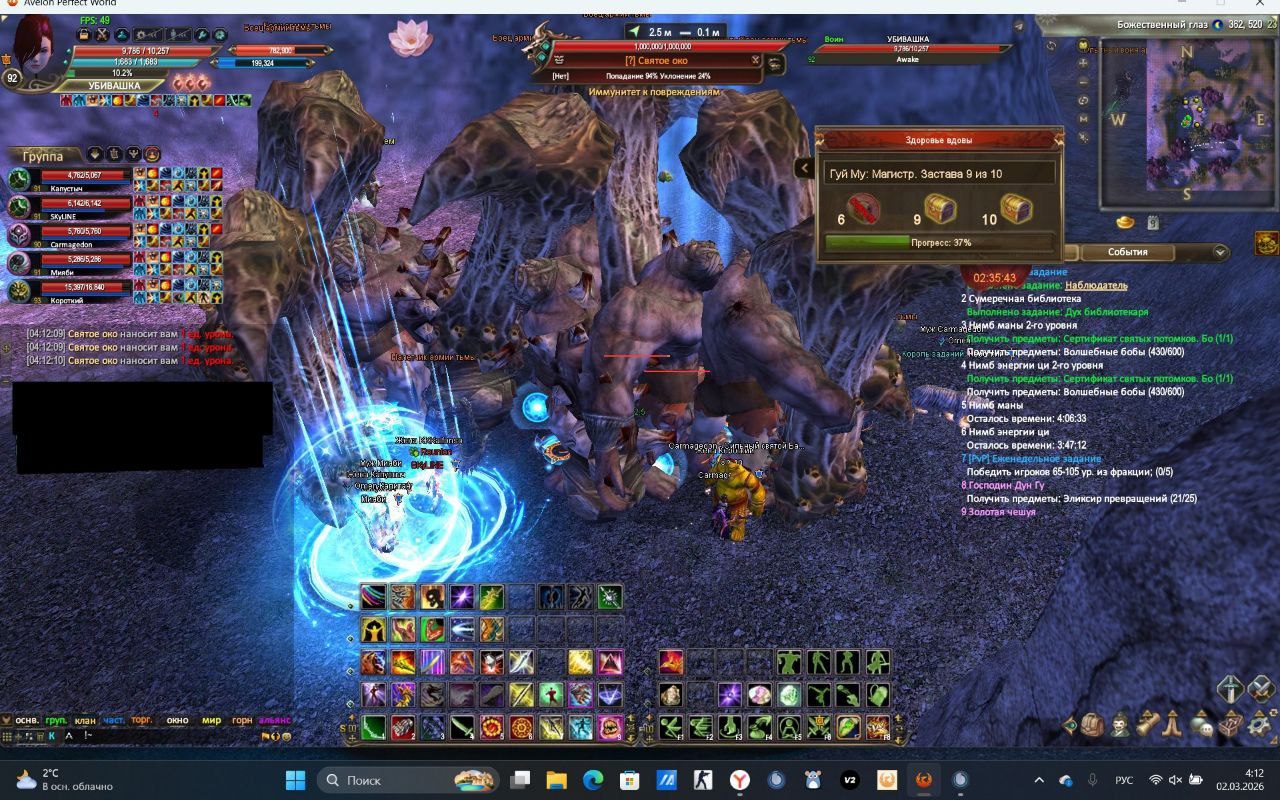This screenshot has width=1280, height=800.
Task: Show the «торг.» trade chat tab
Action: tap(142, 720)
